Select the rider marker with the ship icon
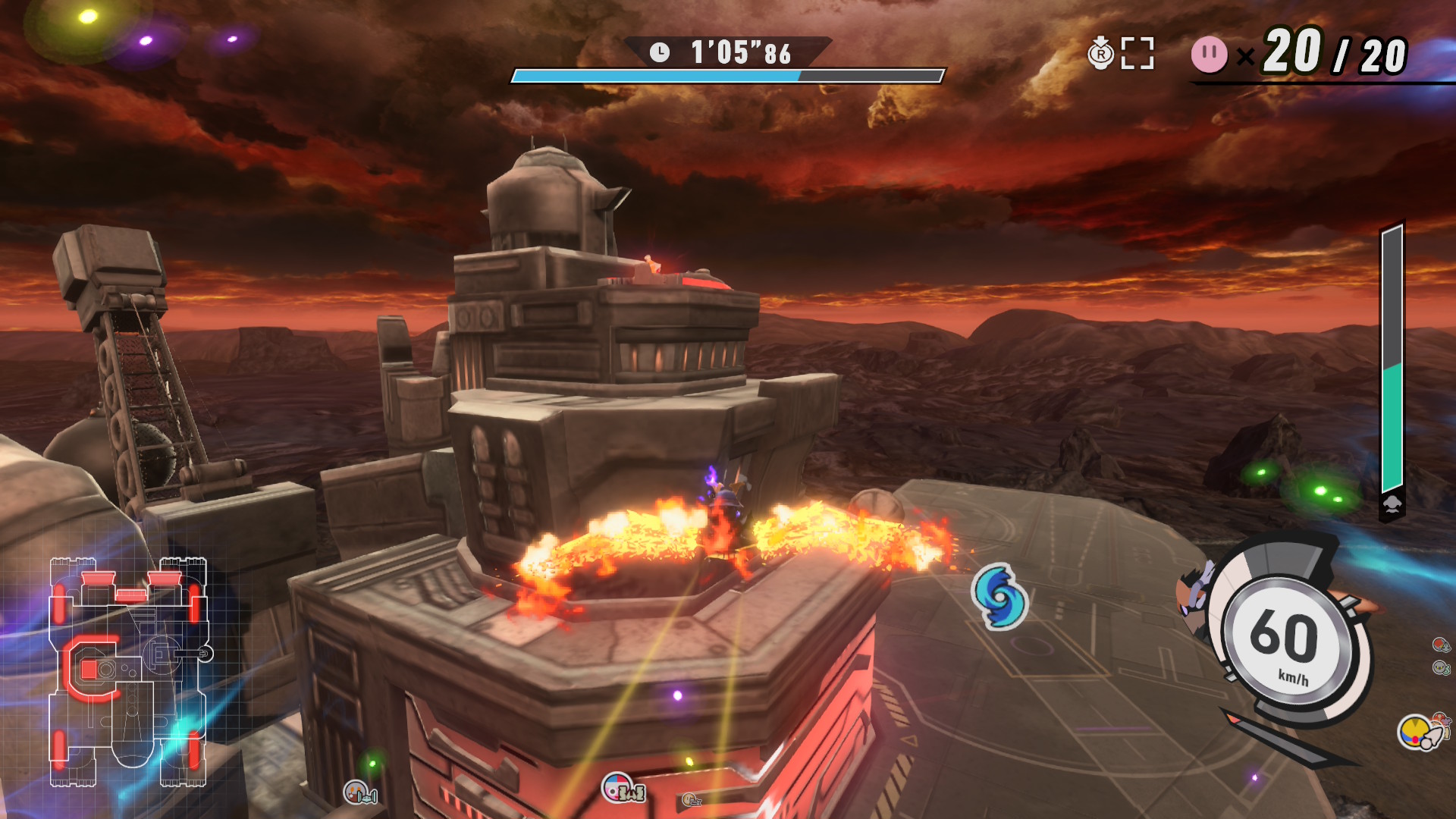 pos(359,793)
